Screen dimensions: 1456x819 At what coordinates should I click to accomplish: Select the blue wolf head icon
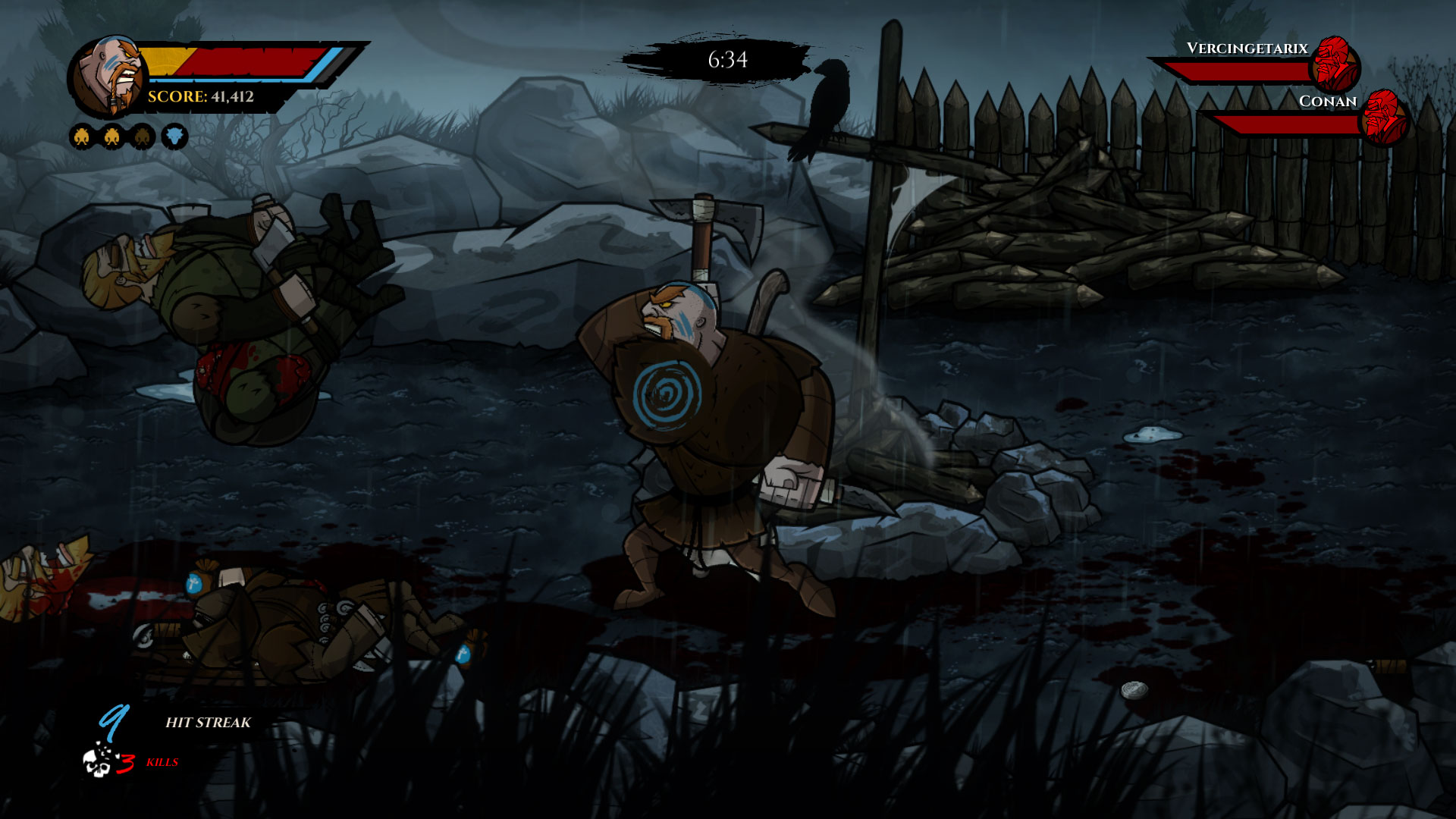click(174, 136)
